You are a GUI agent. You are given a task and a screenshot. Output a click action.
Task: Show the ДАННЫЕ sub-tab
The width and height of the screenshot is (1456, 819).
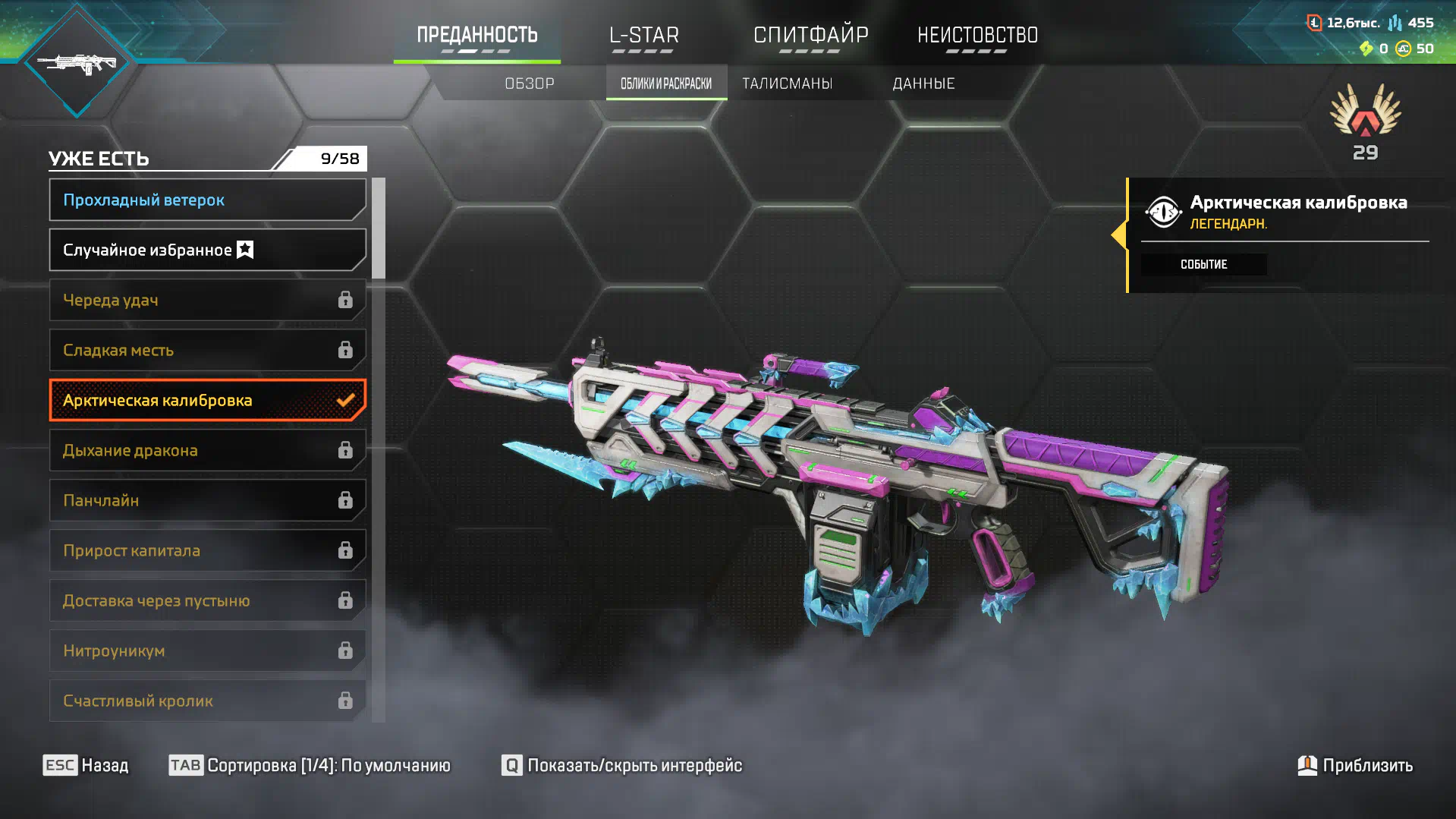(923, 83)
